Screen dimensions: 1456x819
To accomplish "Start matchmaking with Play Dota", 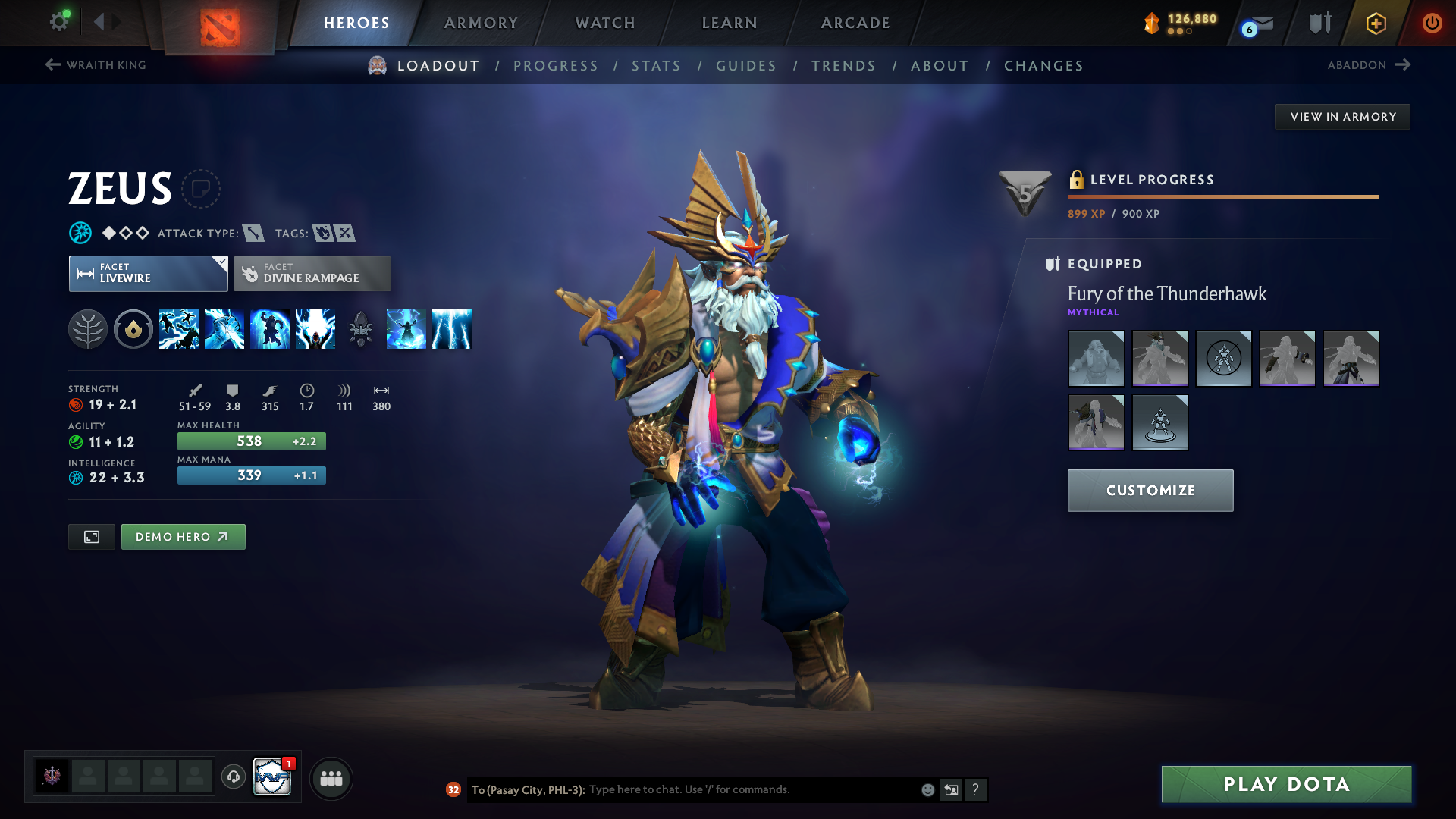I will (x=1286, y=784).
